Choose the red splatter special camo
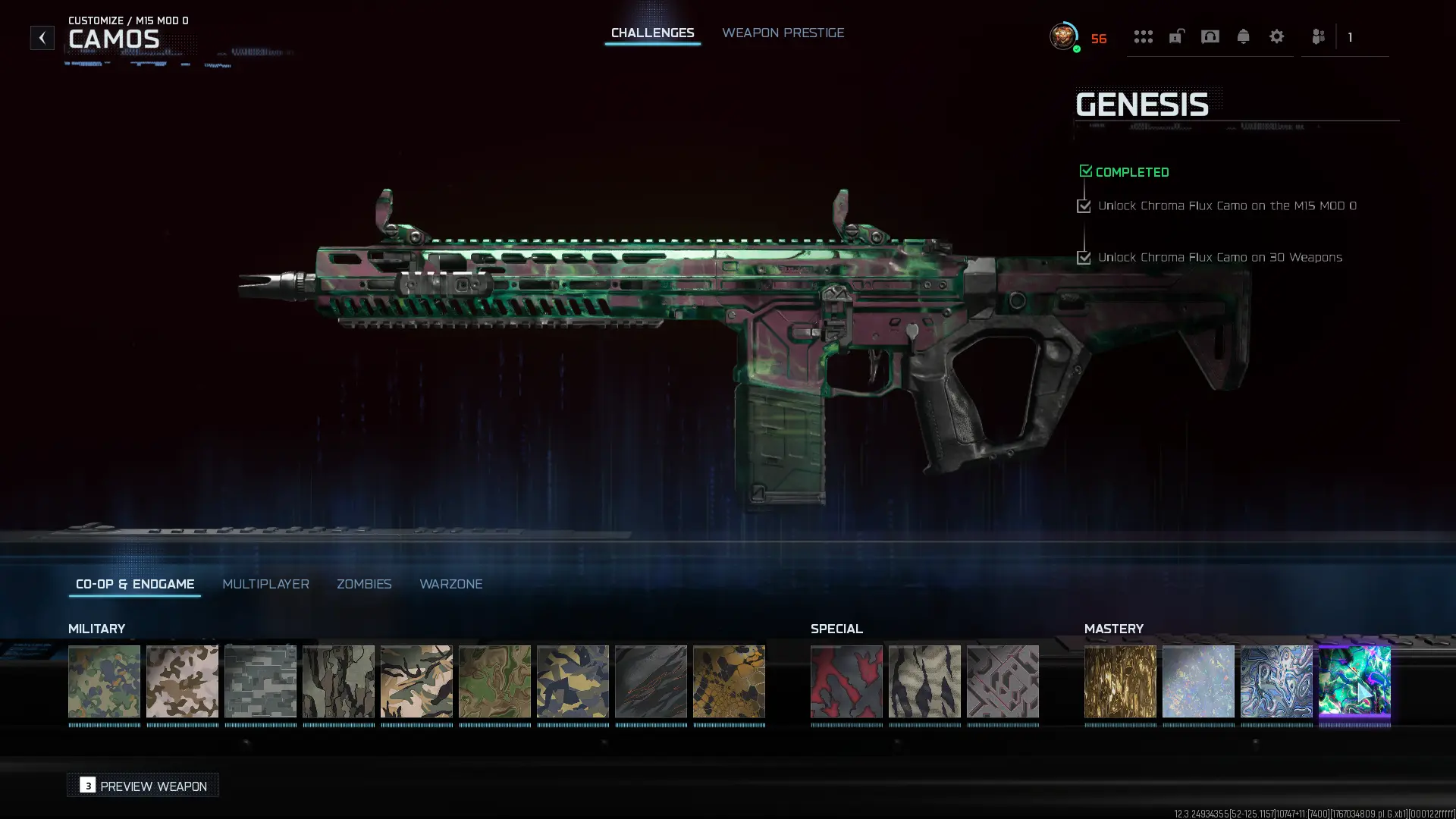 [x=846, y=681]
